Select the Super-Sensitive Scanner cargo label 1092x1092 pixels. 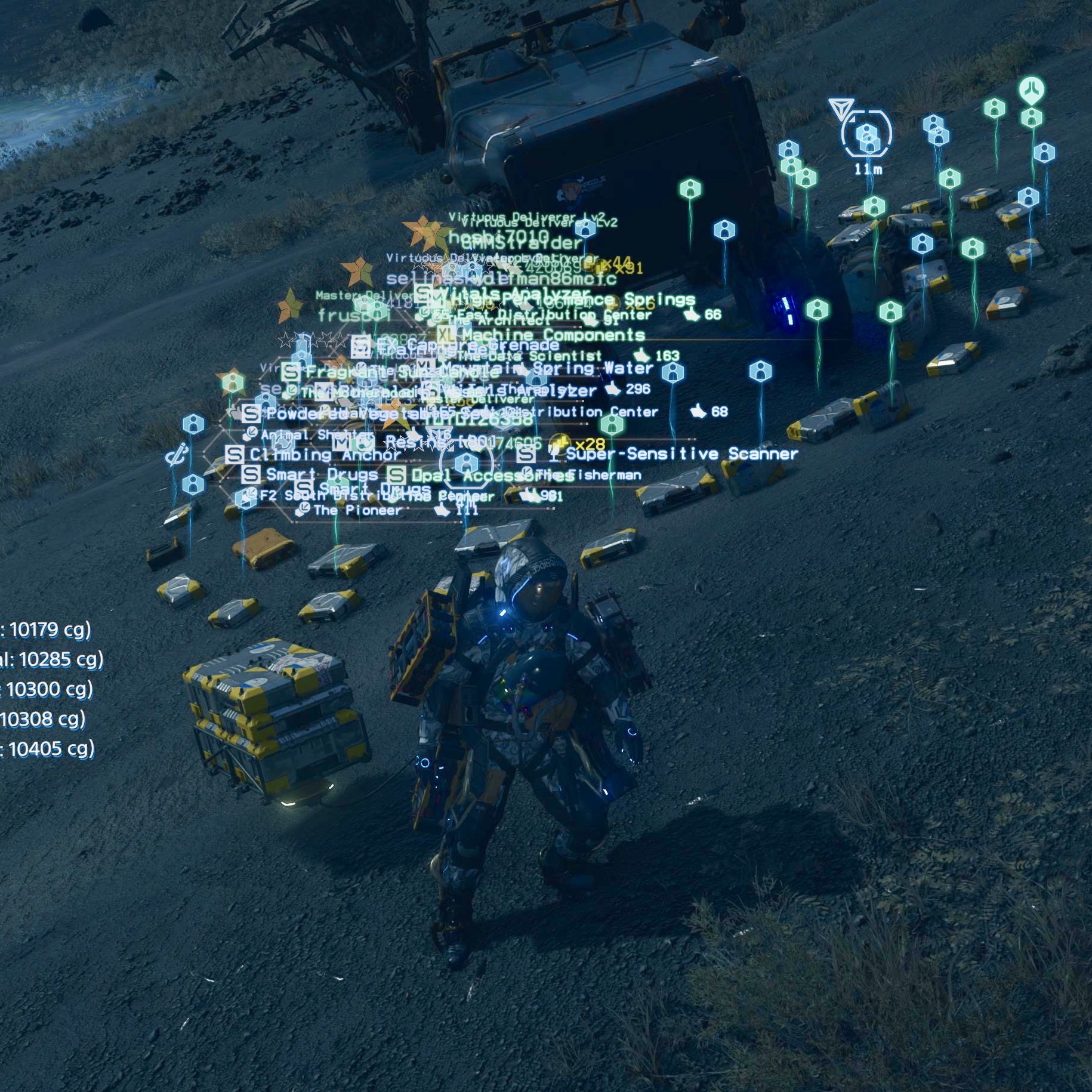(x=681, y=454)
